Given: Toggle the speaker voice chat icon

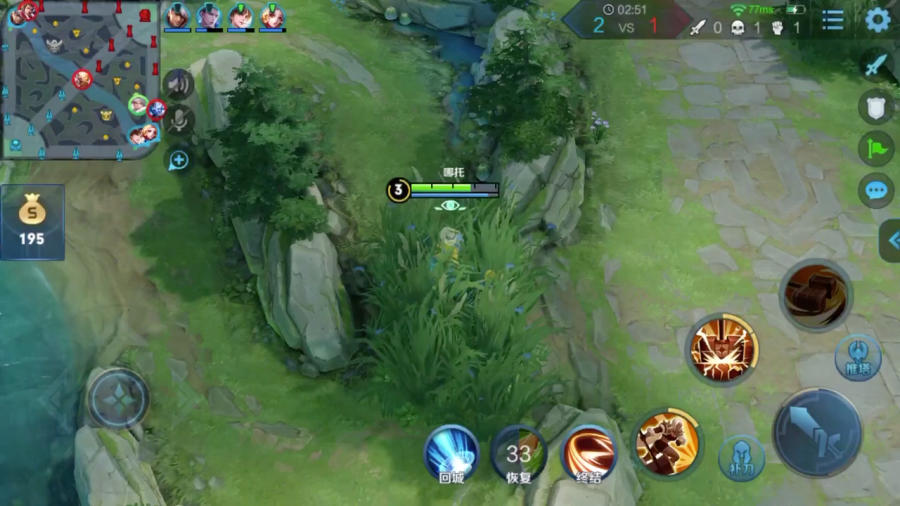Looking at the screenshot, I should (178, 84).
